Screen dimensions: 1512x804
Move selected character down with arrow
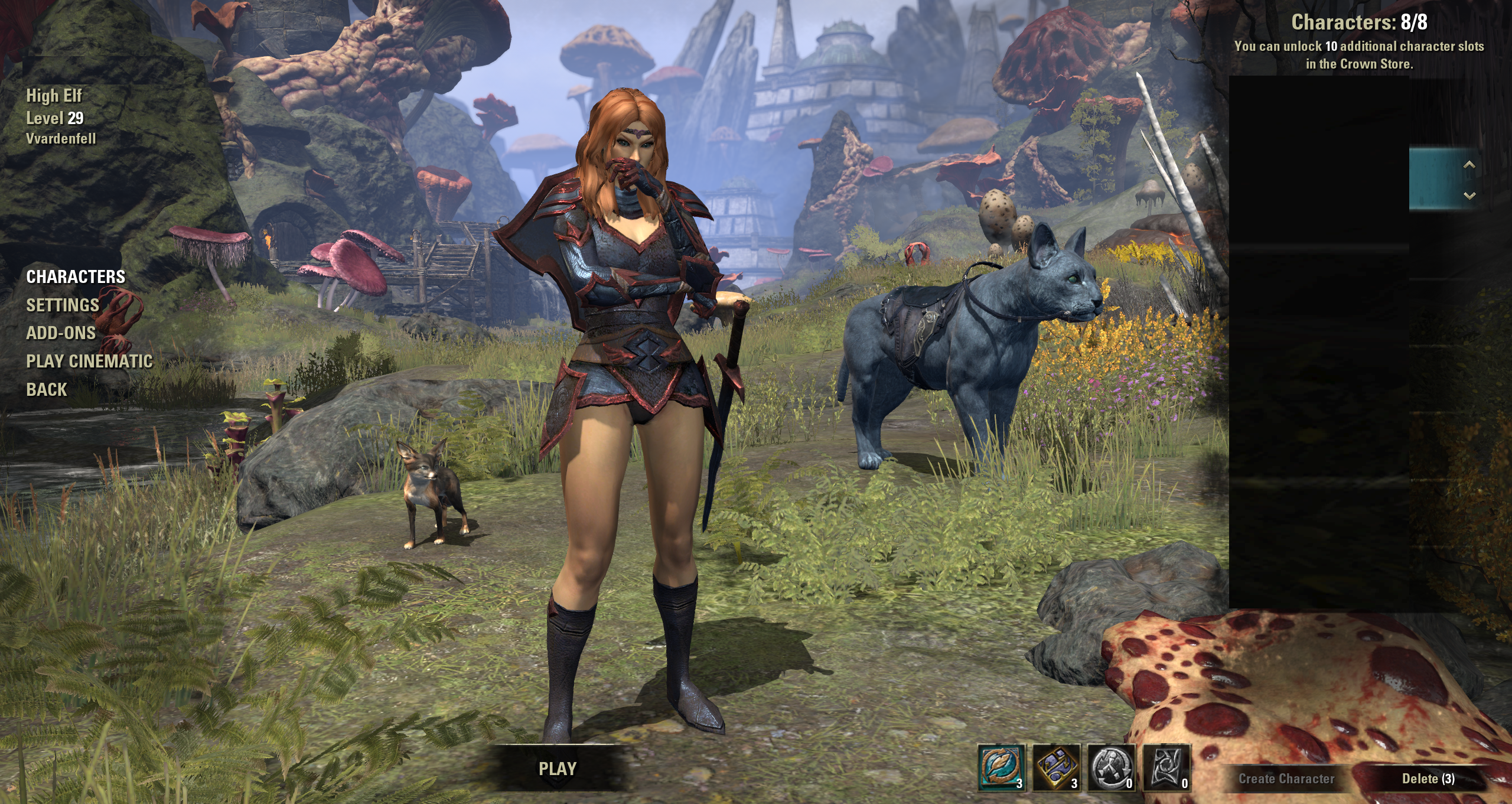[x=1469, y=196]
